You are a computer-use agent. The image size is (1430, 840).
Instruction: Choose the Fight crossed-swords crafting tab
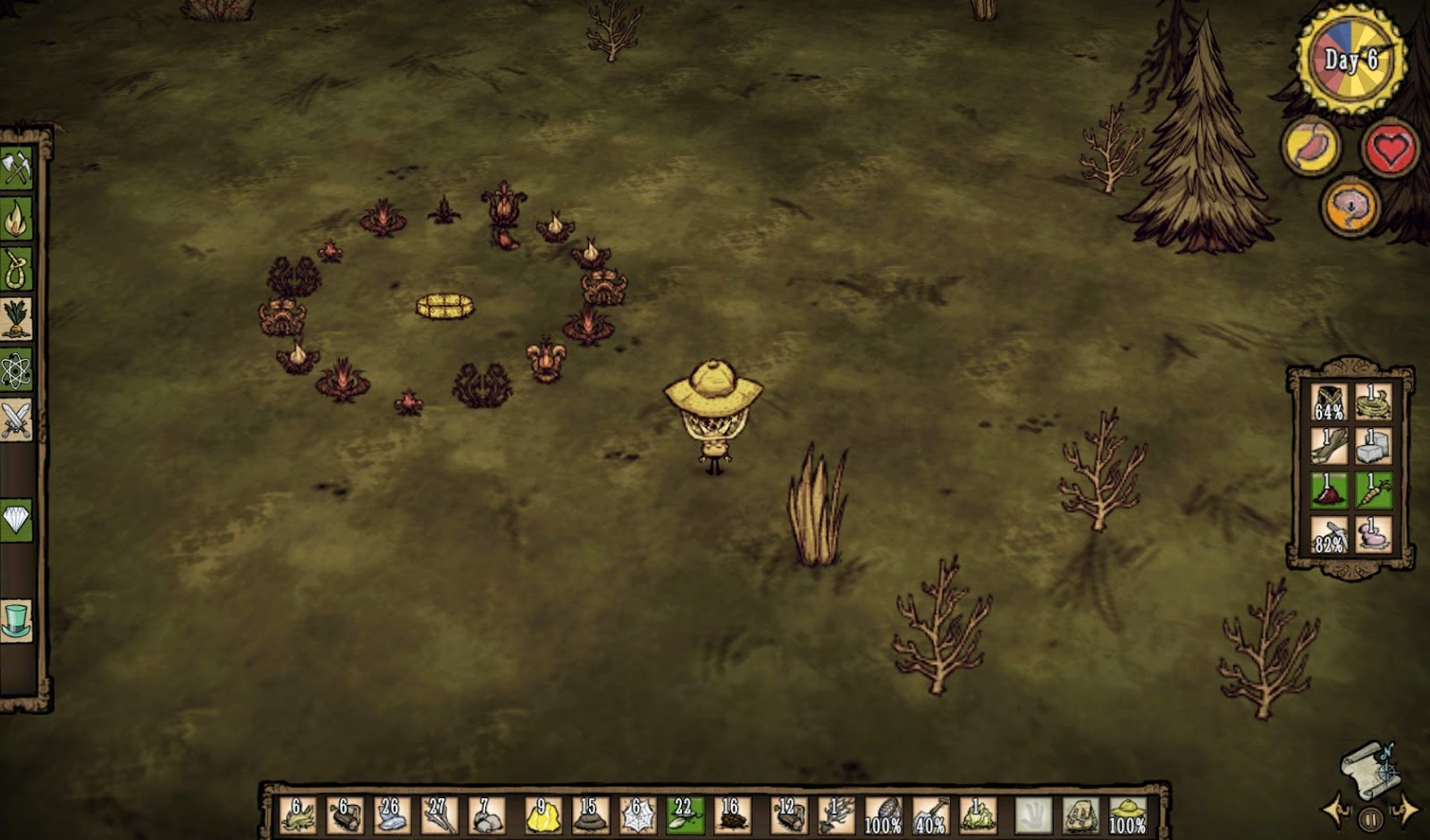click(16, 420)
